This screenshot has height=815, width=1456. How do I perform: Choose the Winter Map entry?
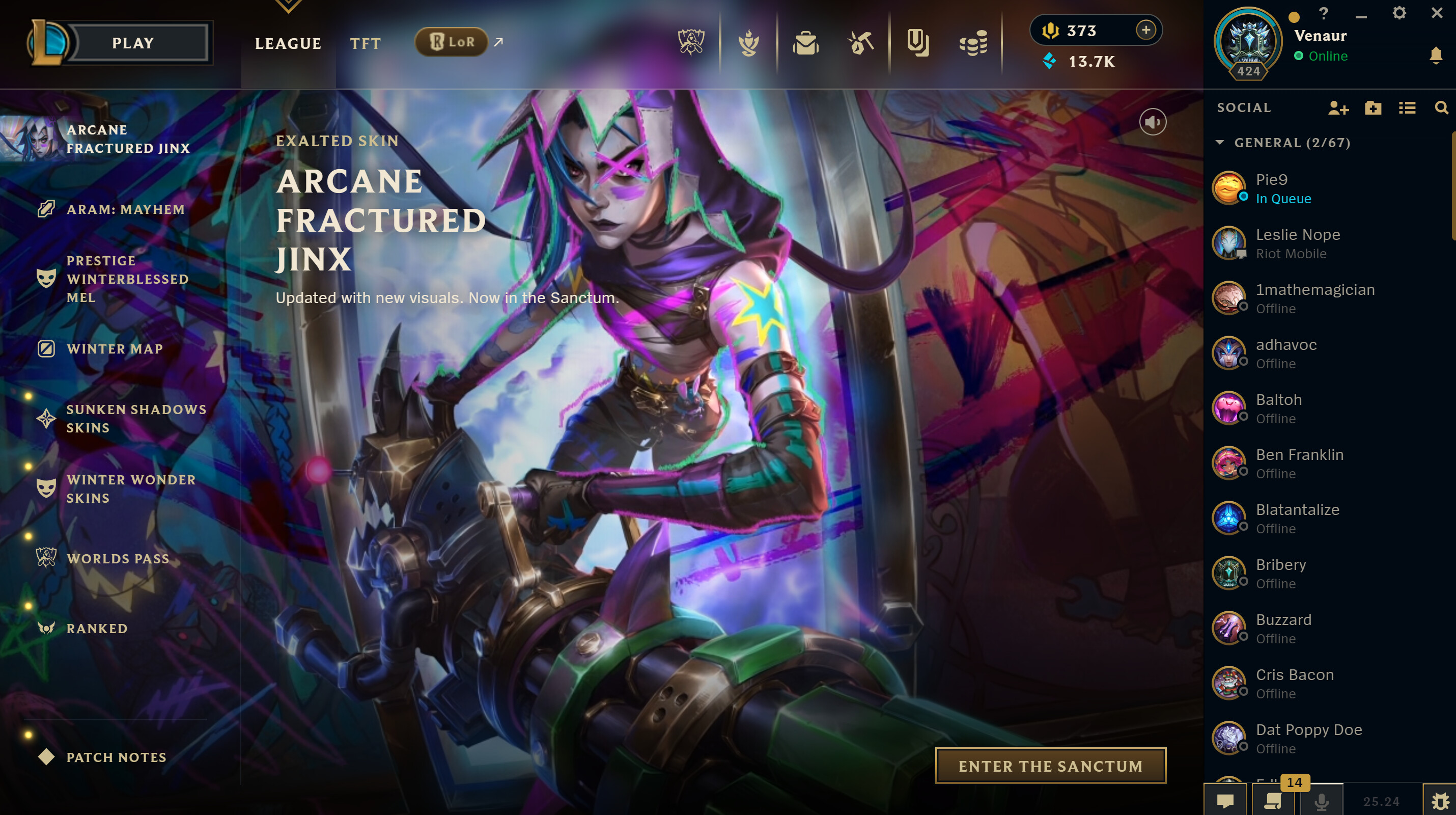[x=115, y=349]
